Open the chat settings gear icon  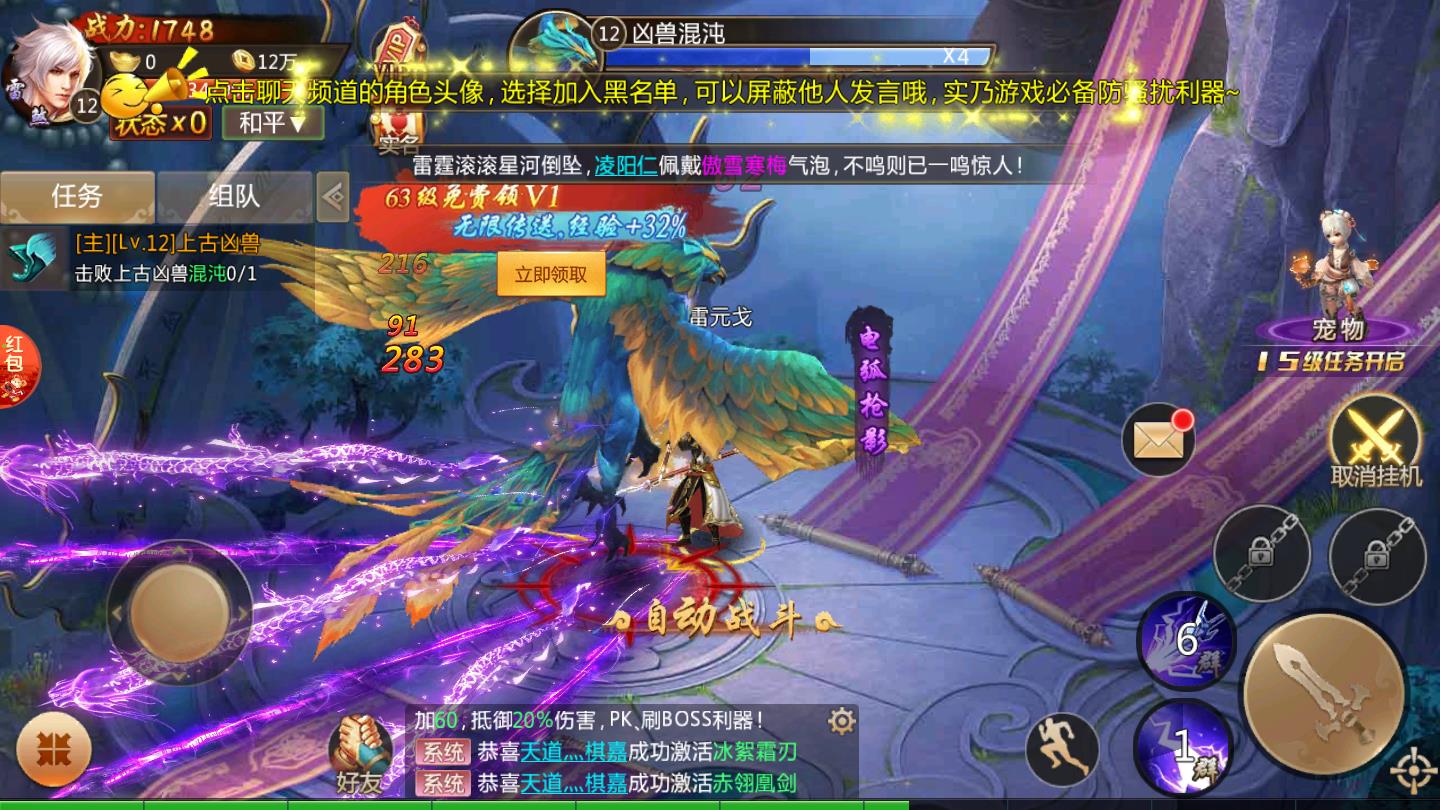pos(840,719)
